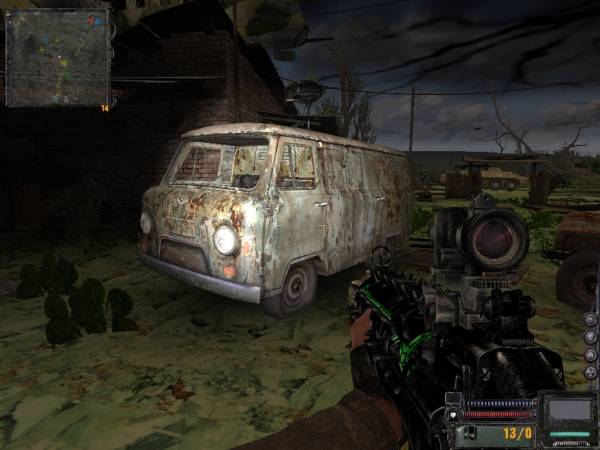Open the minimap in the corner
600x450 pixels.
pyautogui.click(x=57, y=57)
